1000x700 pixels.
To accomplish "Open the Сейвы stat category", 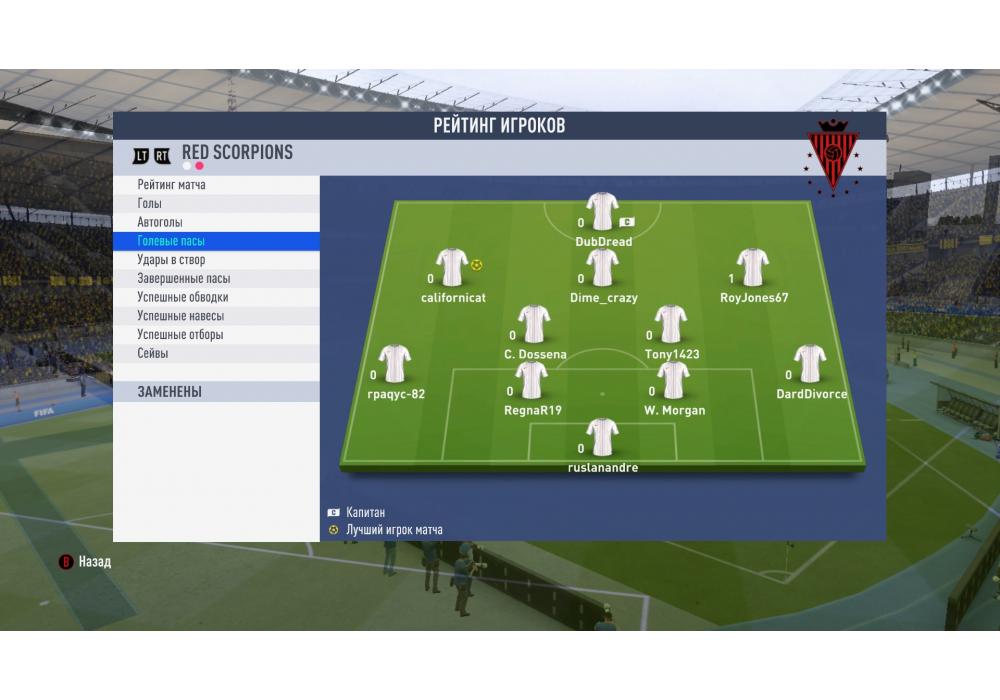I will click(x=153, y=354).
